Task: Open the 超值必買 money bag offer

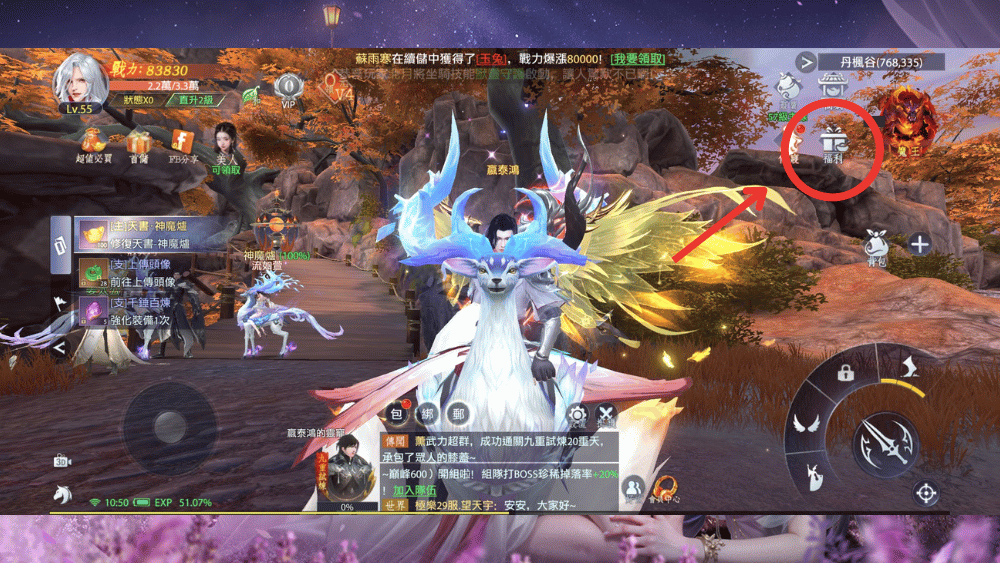Action: (93, 143)
